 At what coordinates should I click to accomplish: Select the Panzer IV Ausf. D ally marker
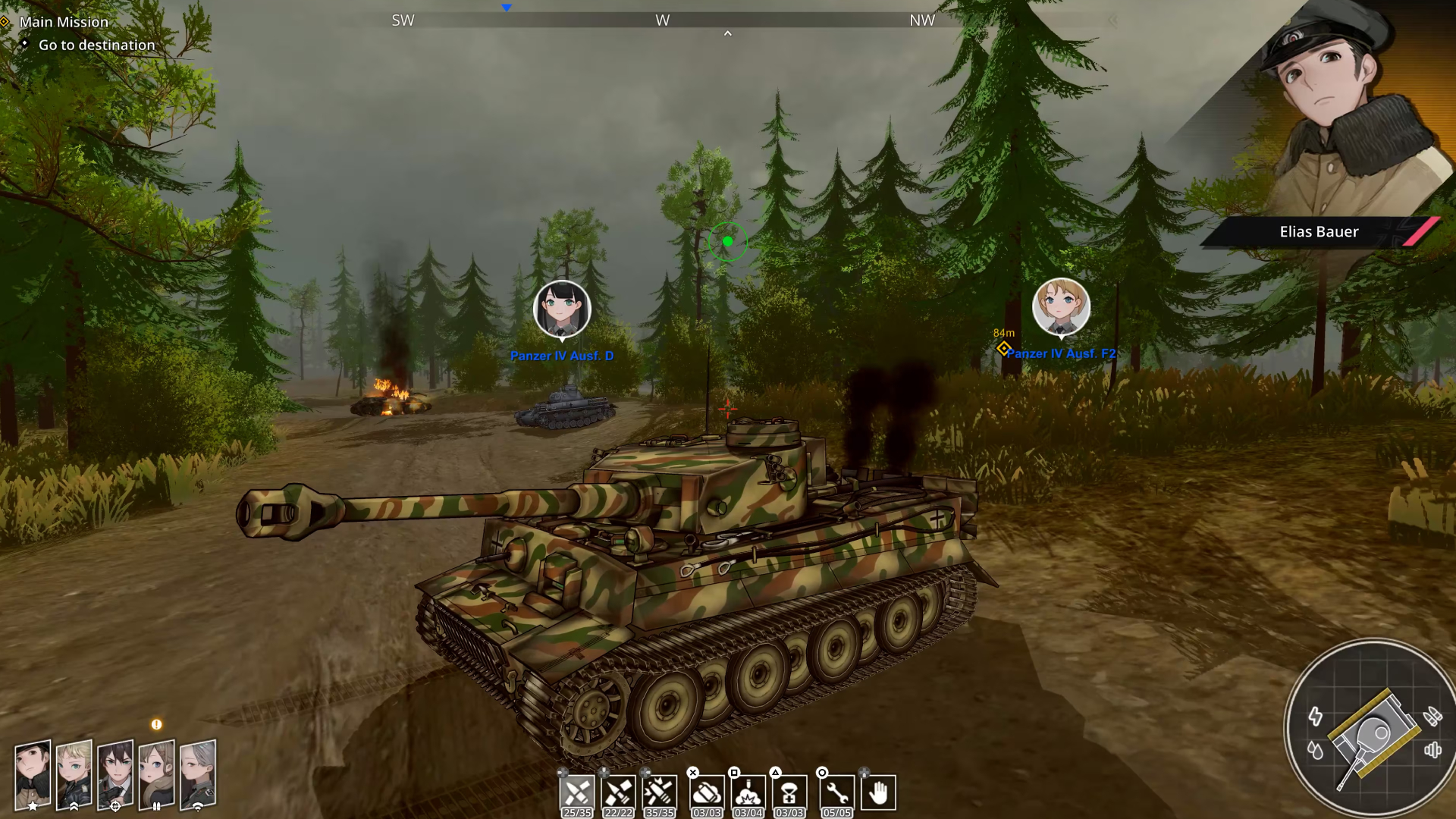click(562, 309)
